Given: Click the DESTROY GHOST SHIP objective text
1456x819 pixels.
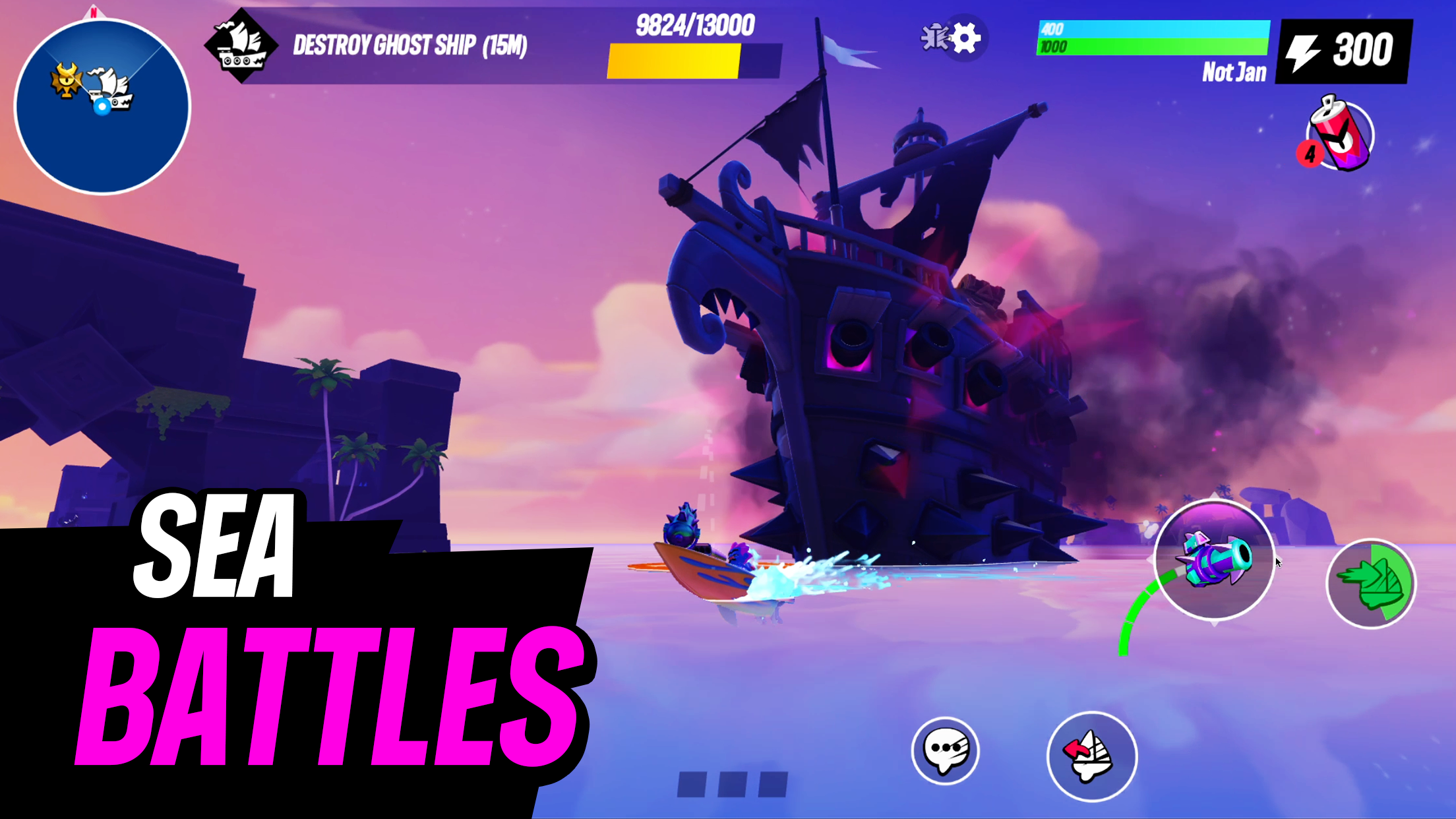Looking at the screenshot, I should tap(409, 45).
